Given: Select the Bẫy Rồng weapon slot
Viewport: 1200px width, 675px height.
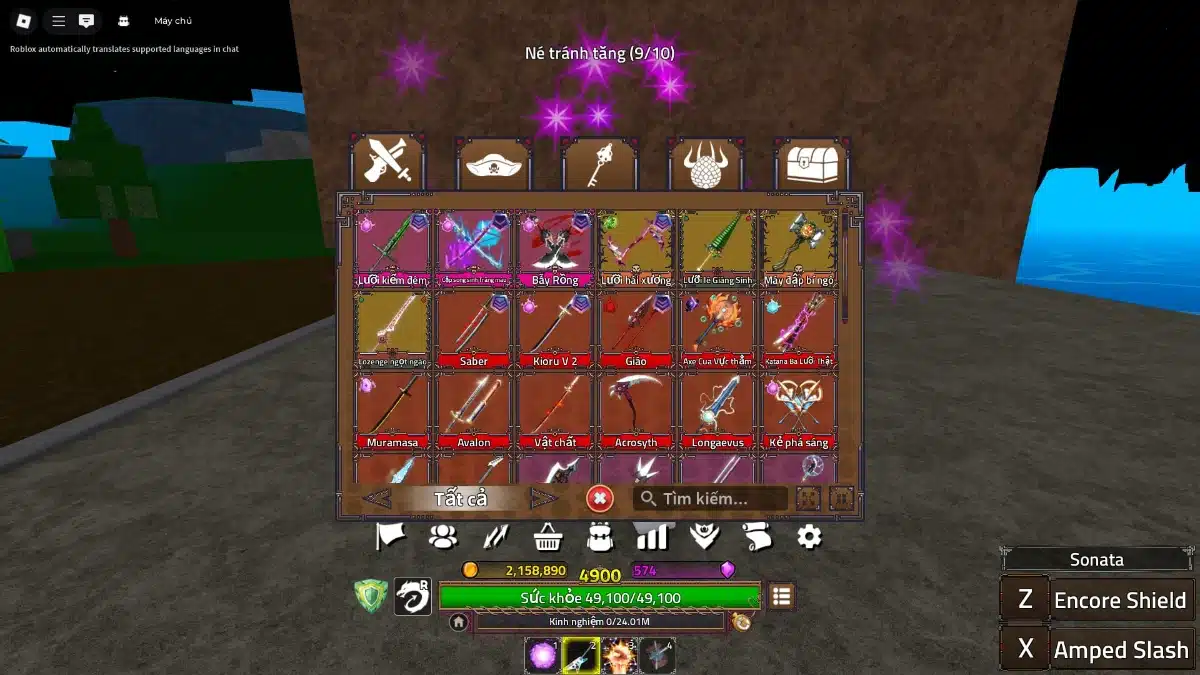Looking at the screenshot, I should [555, 248].
